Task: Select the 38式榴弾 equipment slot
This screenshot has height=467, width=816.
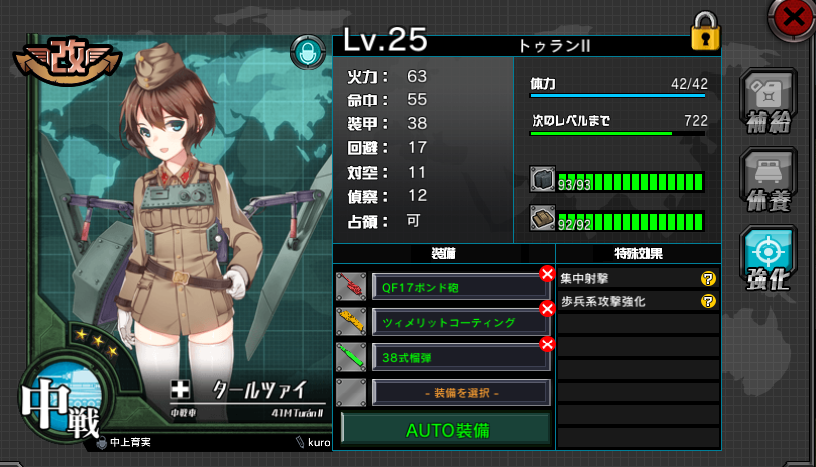Action: coord(460,357)
